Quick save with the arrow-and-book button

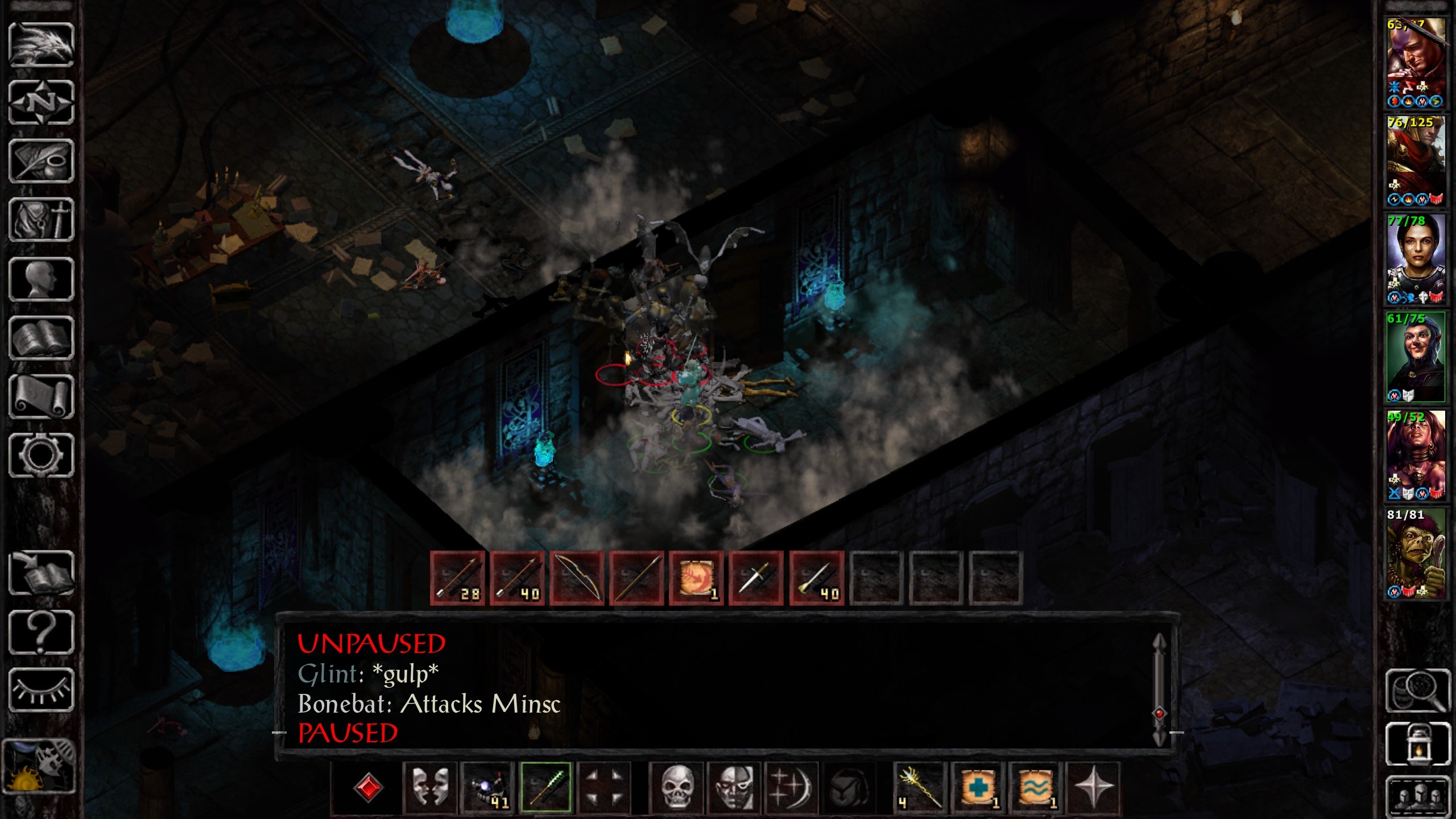pyautogui.click(x=41, y=573)
